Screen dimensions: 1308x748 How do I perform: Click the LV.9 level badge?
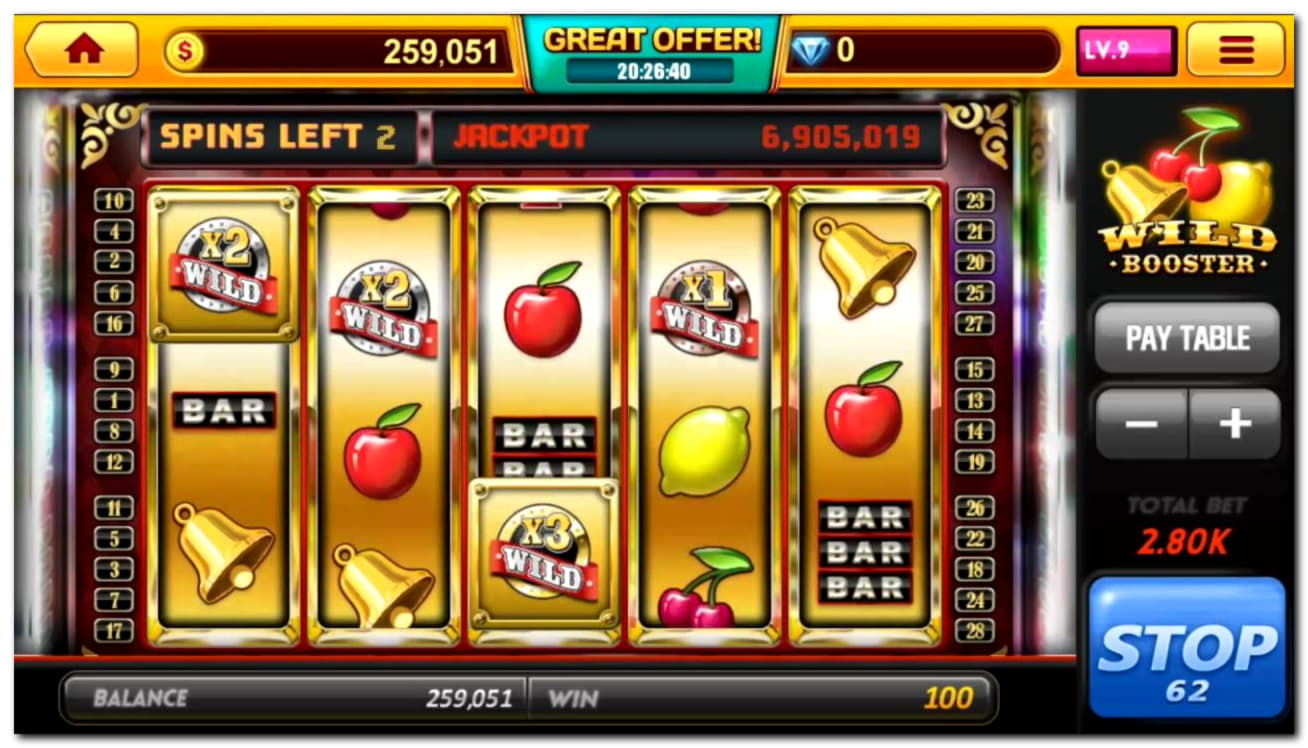tap(1125, 51)
